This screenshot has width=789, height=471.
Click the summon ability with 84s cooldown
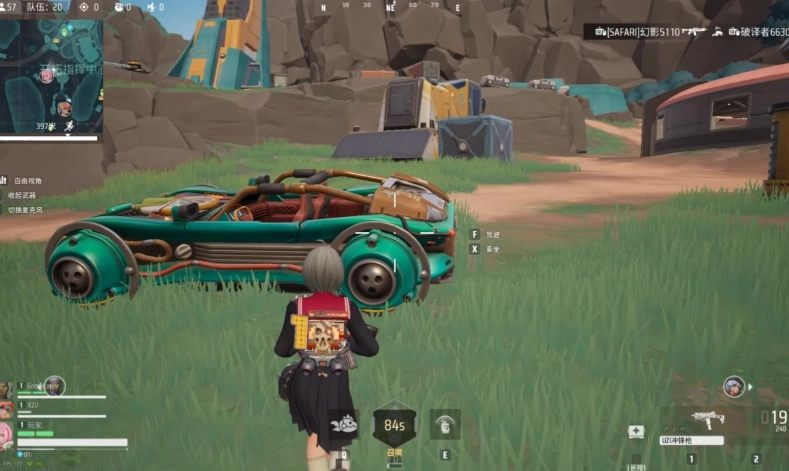tap(394, 424)
